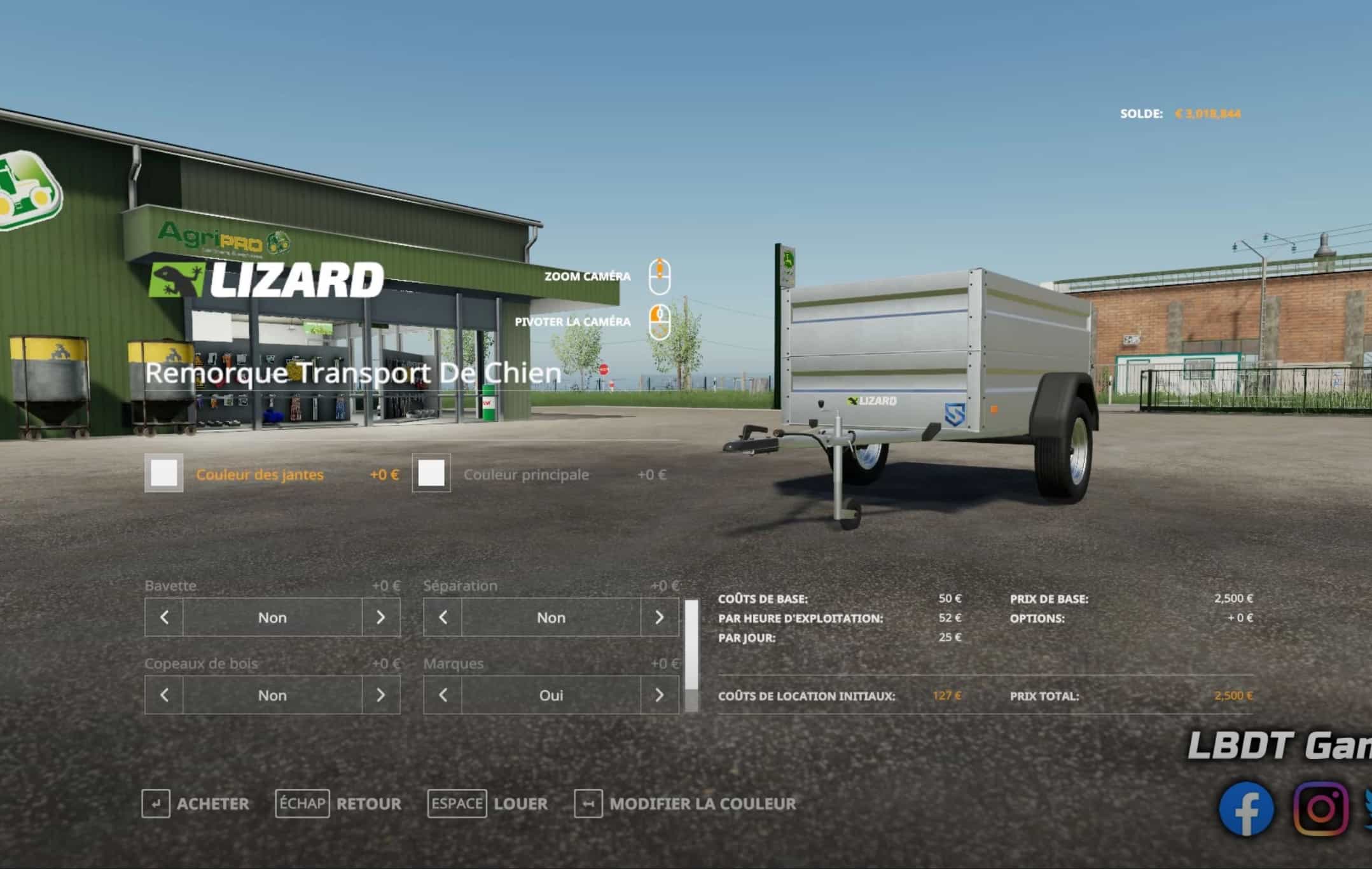The width and height of the screenshot is (1372, 869).
Task: Click the Bavette previous-option arrow
Action: [x=164, y=617]
